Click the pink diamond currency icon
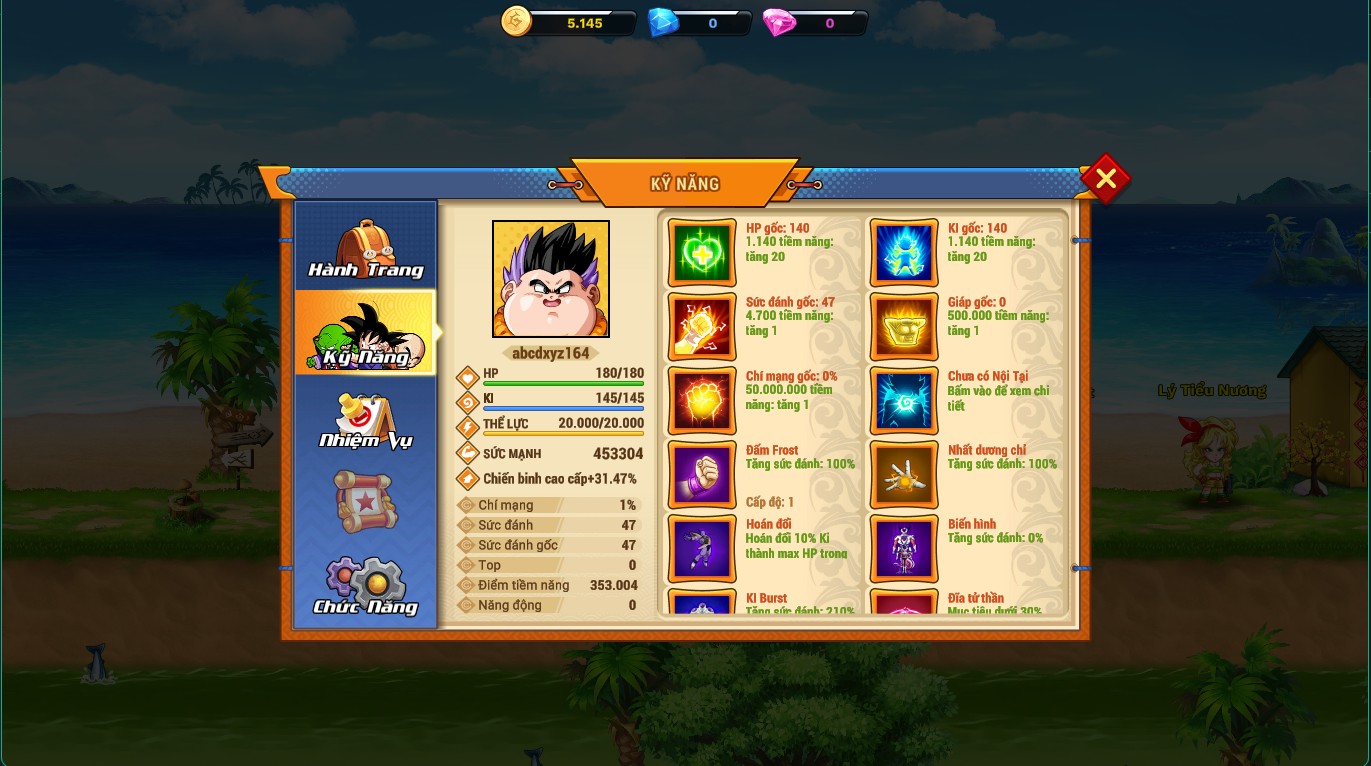 [x=779, y=22]
